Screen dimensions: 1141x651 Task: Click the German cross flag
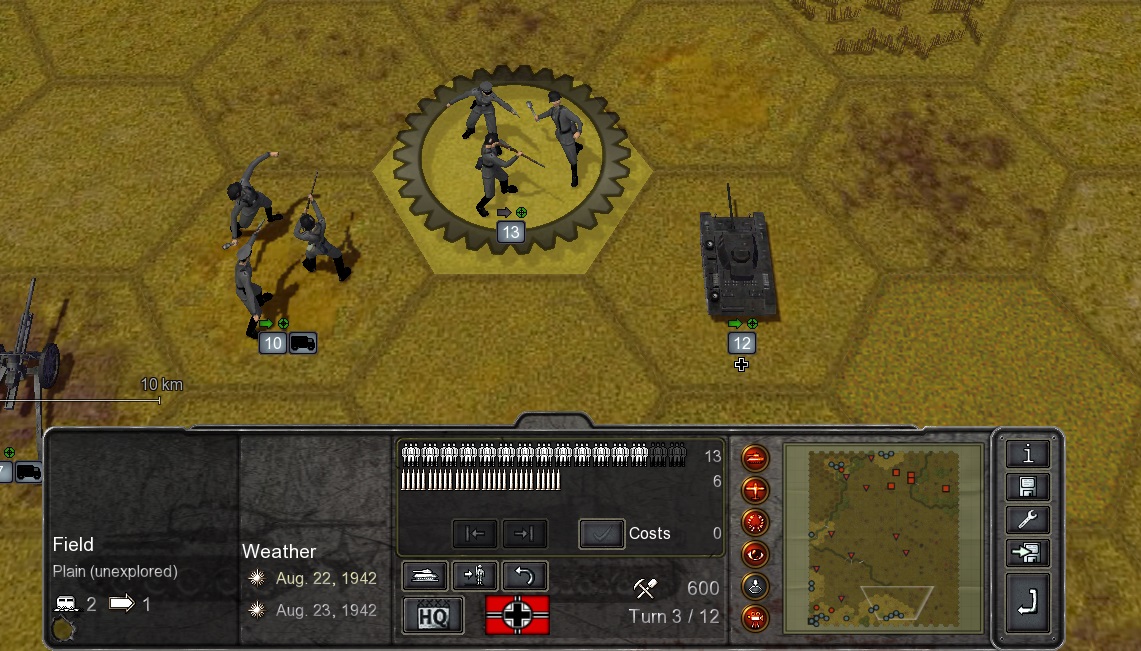pyautogui.click(x=517, y=616)
